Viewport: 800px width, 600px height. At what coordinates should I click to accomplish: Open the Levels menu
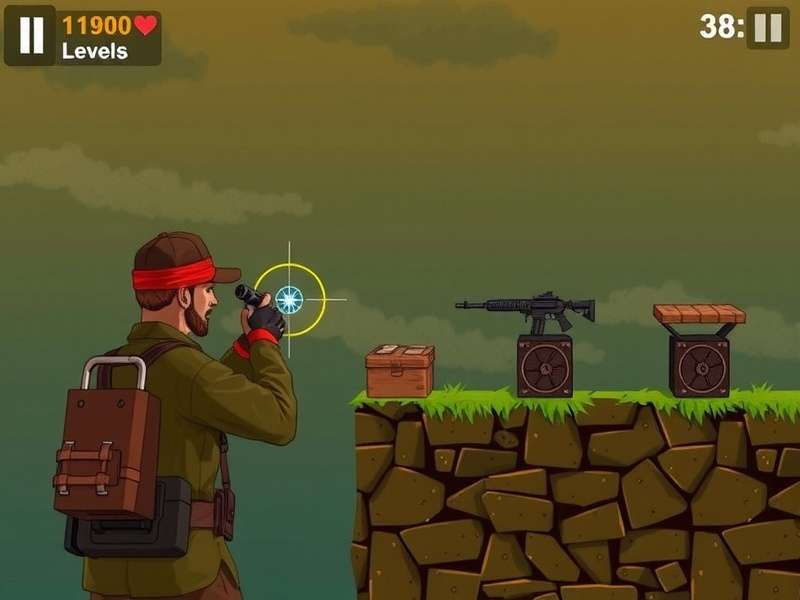click(x=94, y=51)
